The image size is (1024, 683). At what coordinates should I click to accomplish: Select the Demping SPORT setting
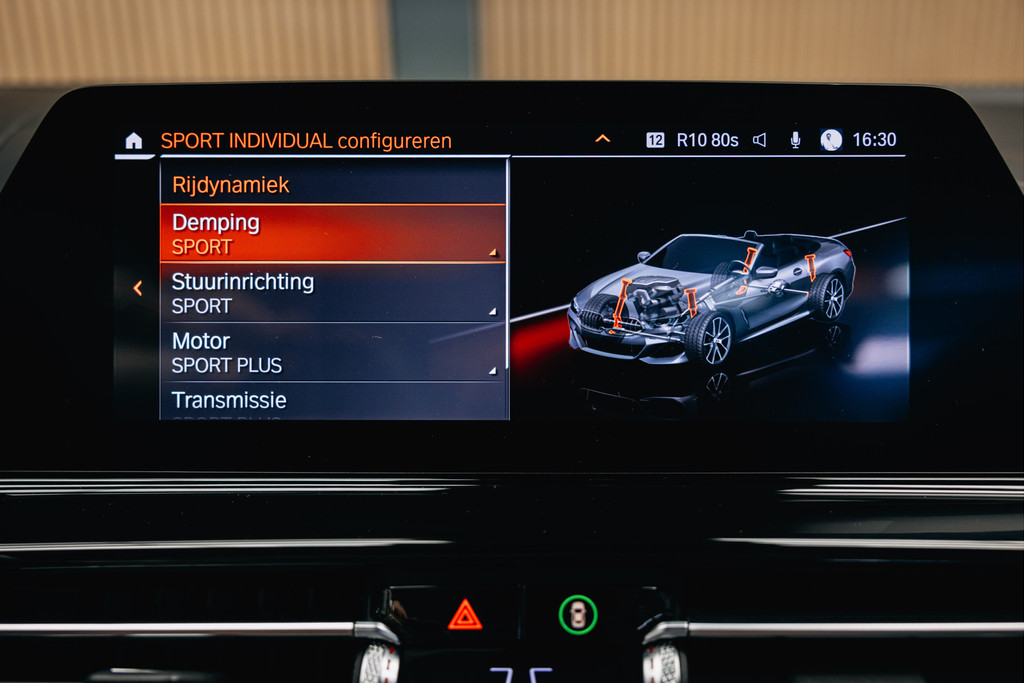(333, 234)
